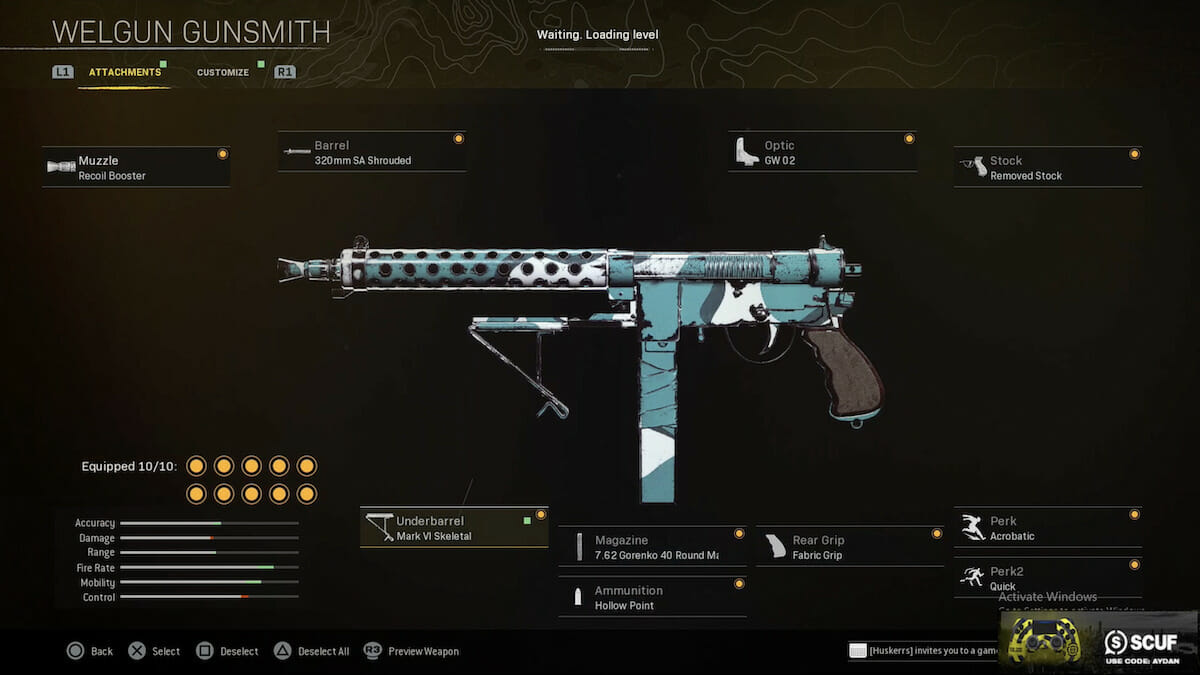Open the Magazine 7.62 Gorenko slot

tap(652, 547)
